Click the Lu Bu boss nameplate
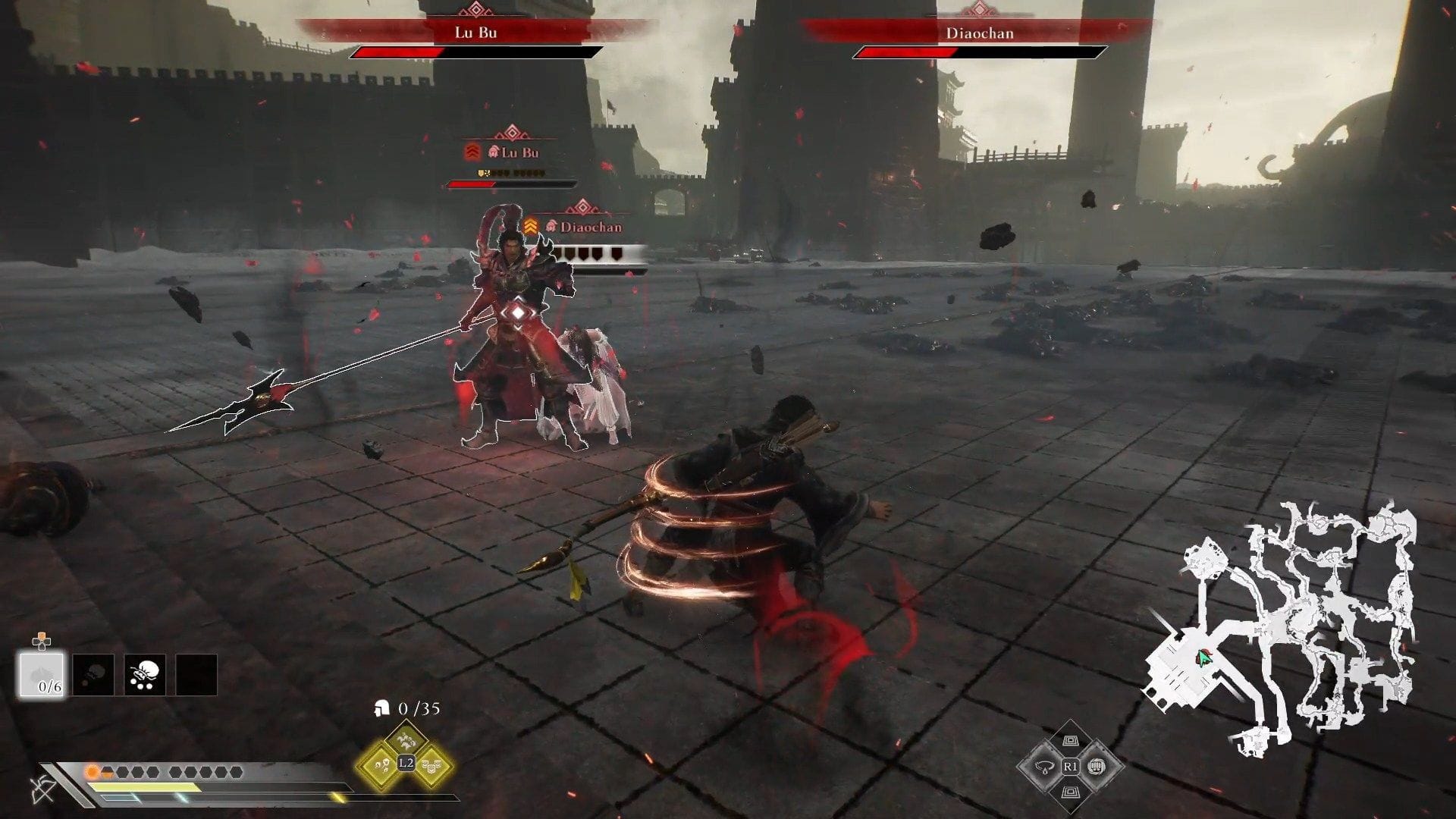 pyautogui.click(x=475, y=33)
